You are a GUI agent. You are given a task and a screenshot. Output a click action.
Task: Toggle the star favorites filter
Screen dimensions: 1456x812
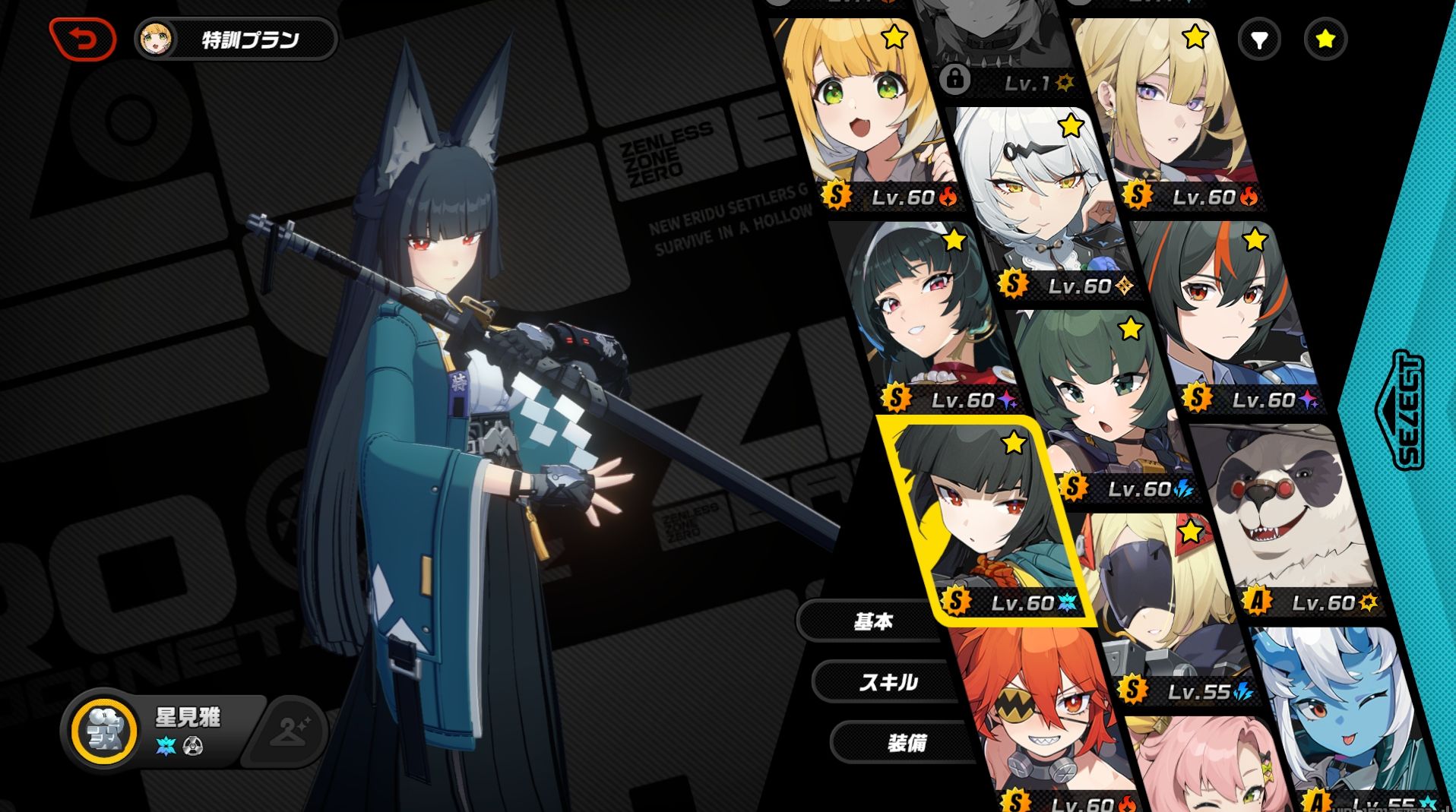1325,39
